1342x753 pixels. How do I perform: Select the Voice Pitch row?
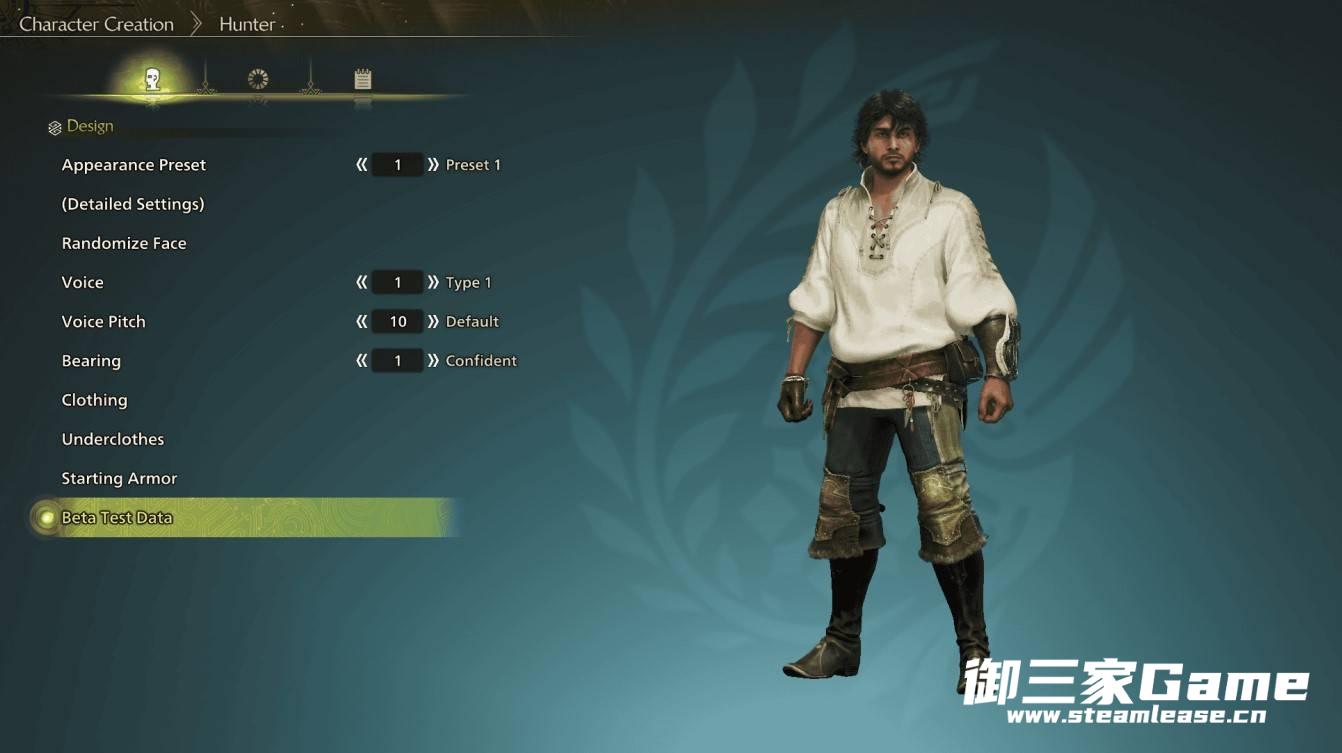104,321
